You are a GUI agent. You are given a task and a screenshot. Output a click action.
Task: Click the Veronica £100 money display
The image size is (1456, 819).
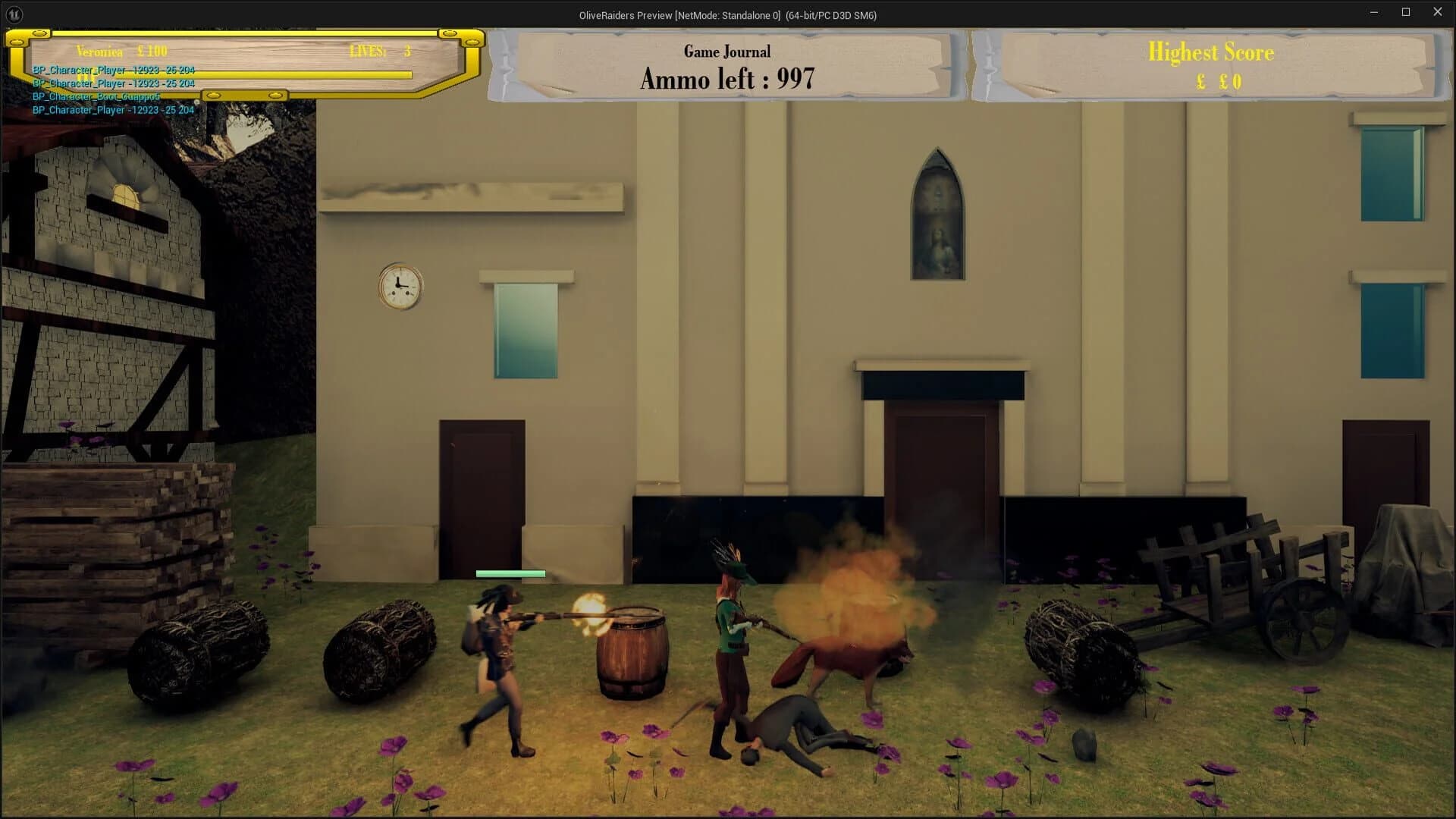(x=121, y=51)
